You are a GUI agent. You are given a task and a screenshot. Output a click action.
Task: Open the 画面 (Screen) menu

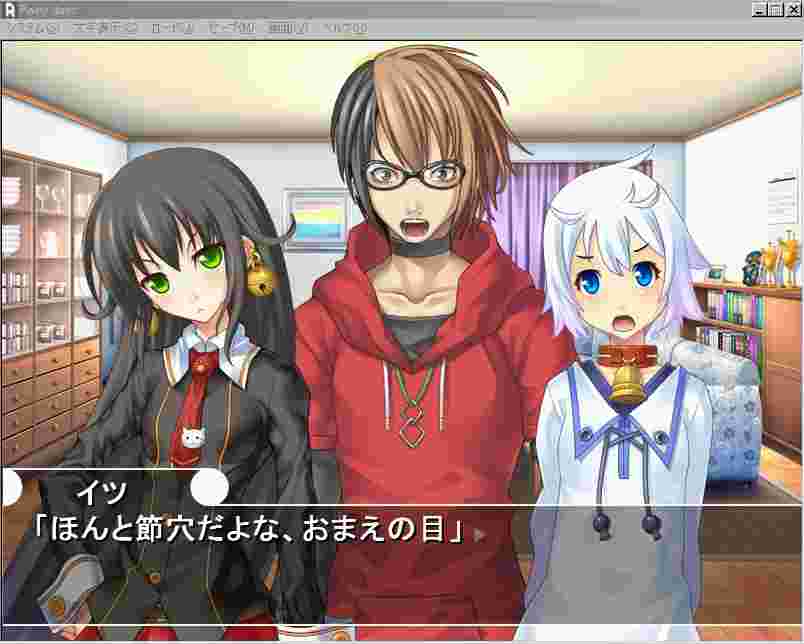pos(290,28)
